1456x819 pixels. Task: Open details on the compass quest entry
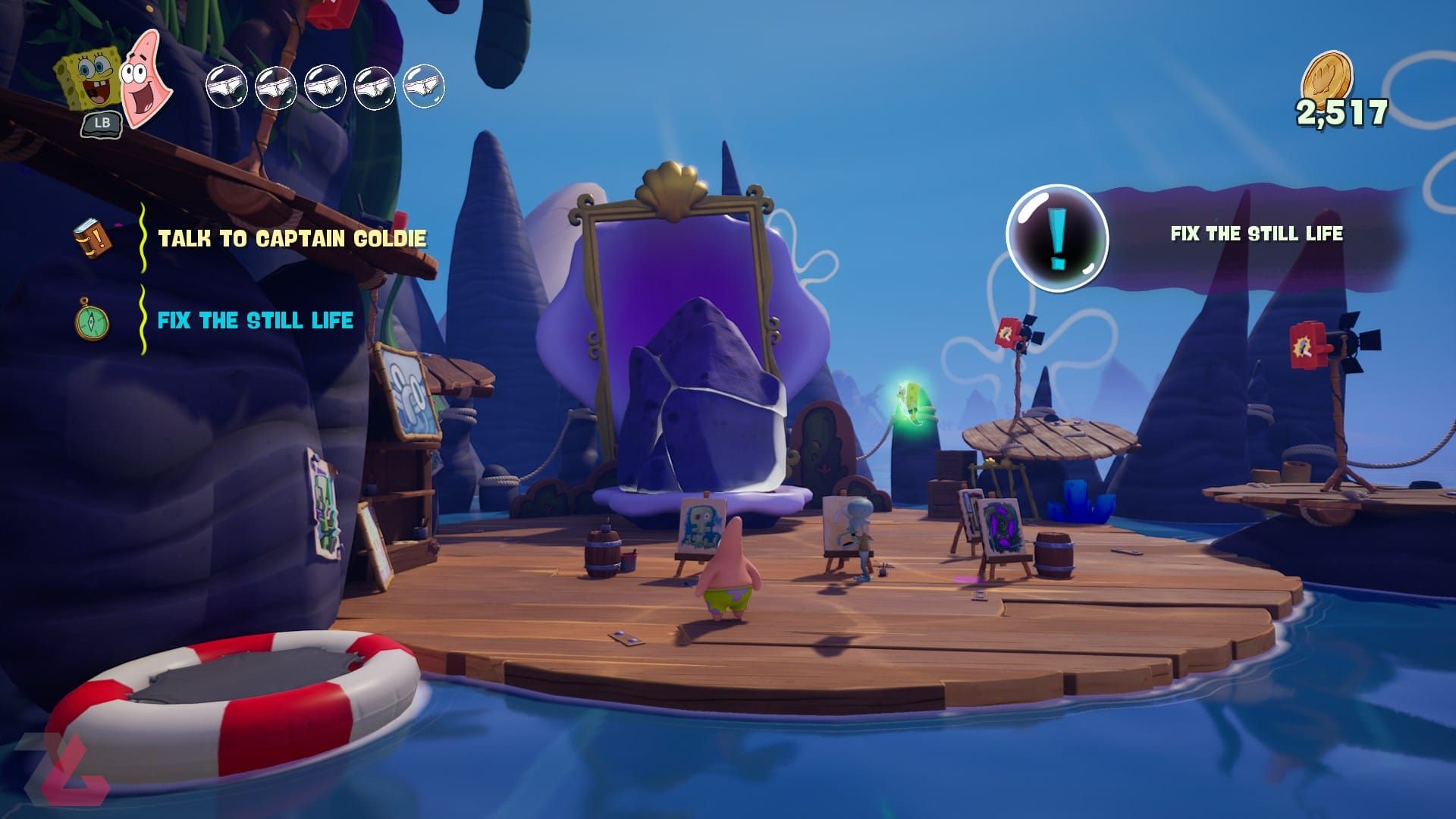tap(91, 322)
